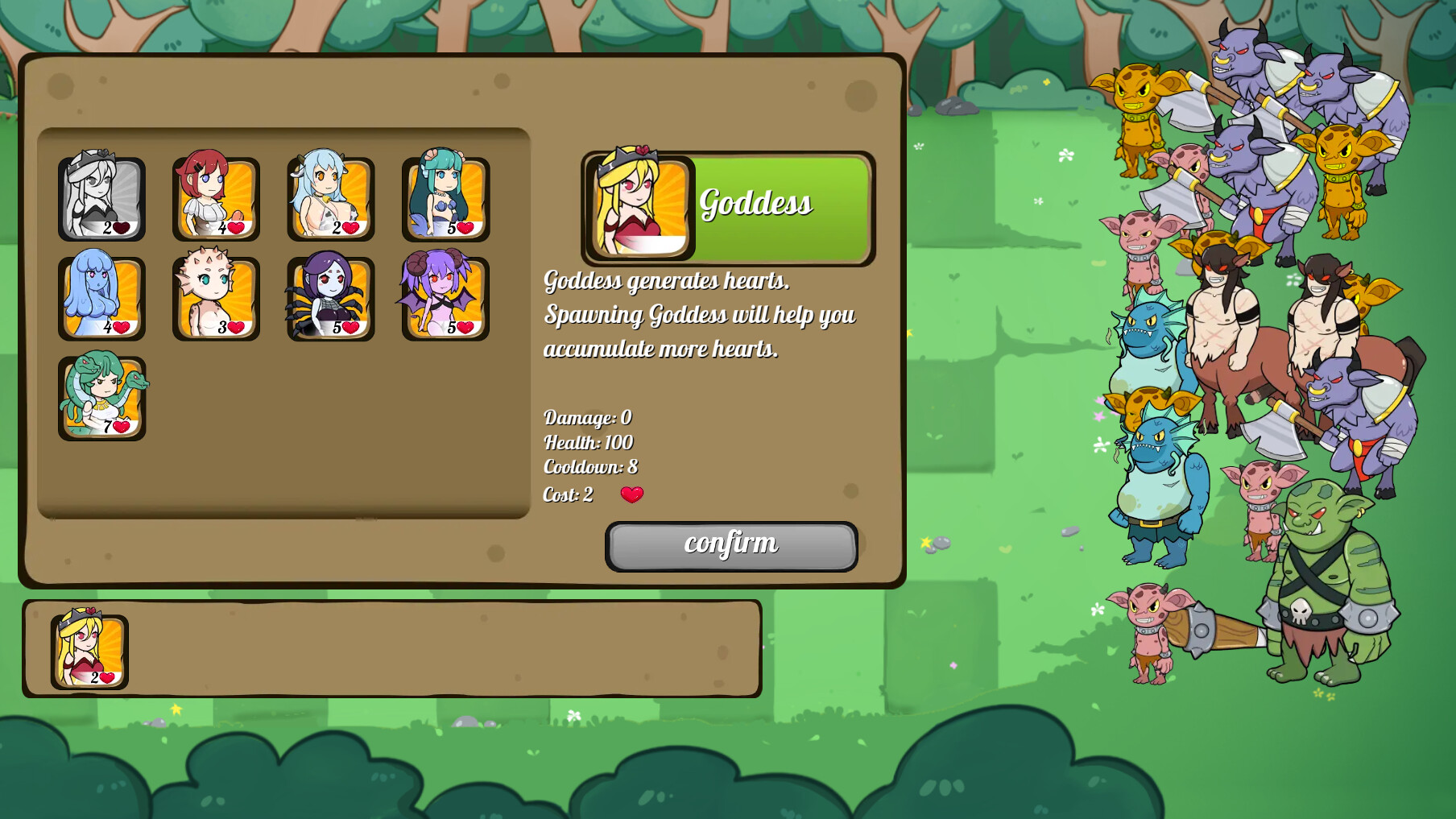The image size is (1456, 819).
Task: Select the blue-haired girl card costing 2 hearts
Action: pyautogui.click(x=331, y=197)
